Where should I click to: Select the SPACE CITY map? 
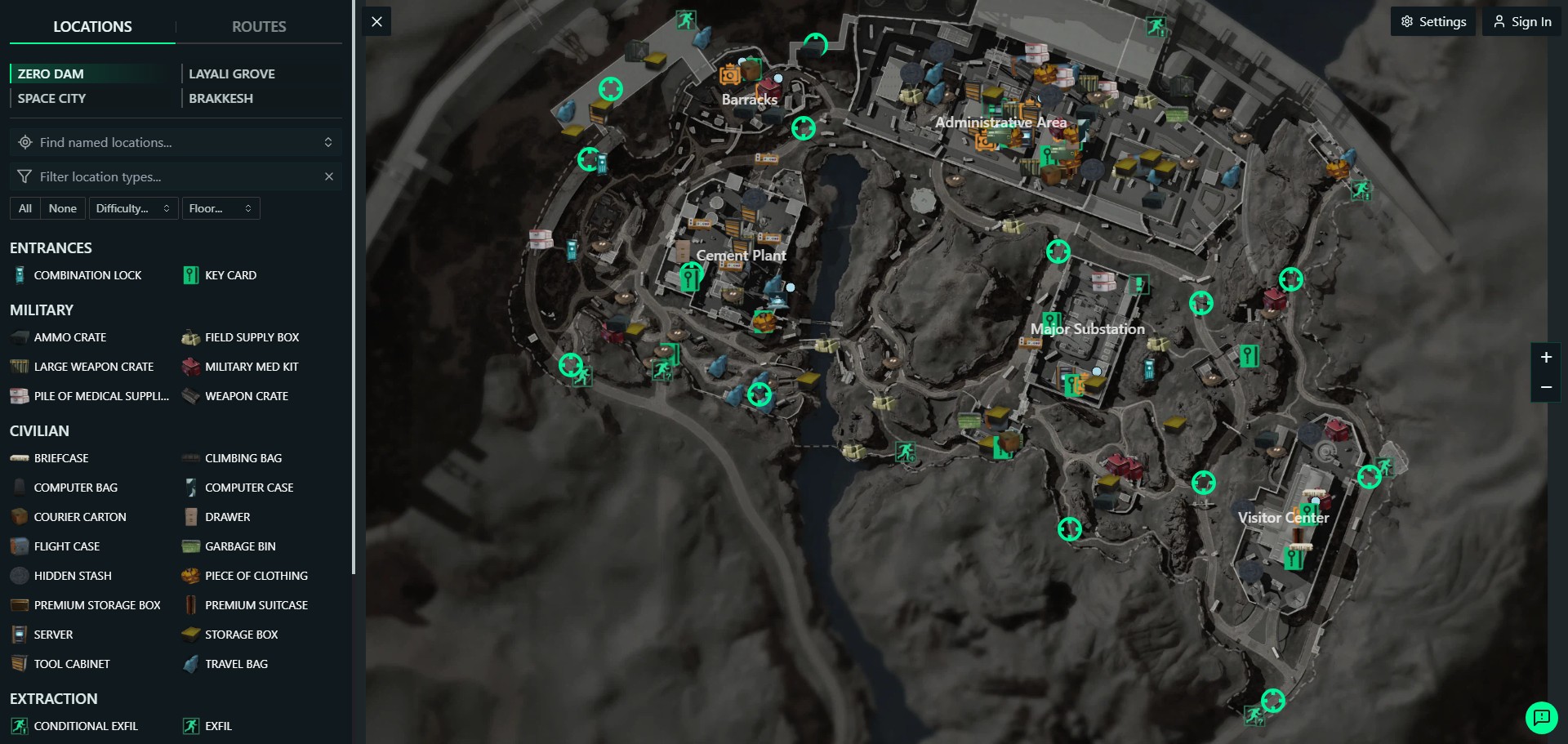[51, 98]
